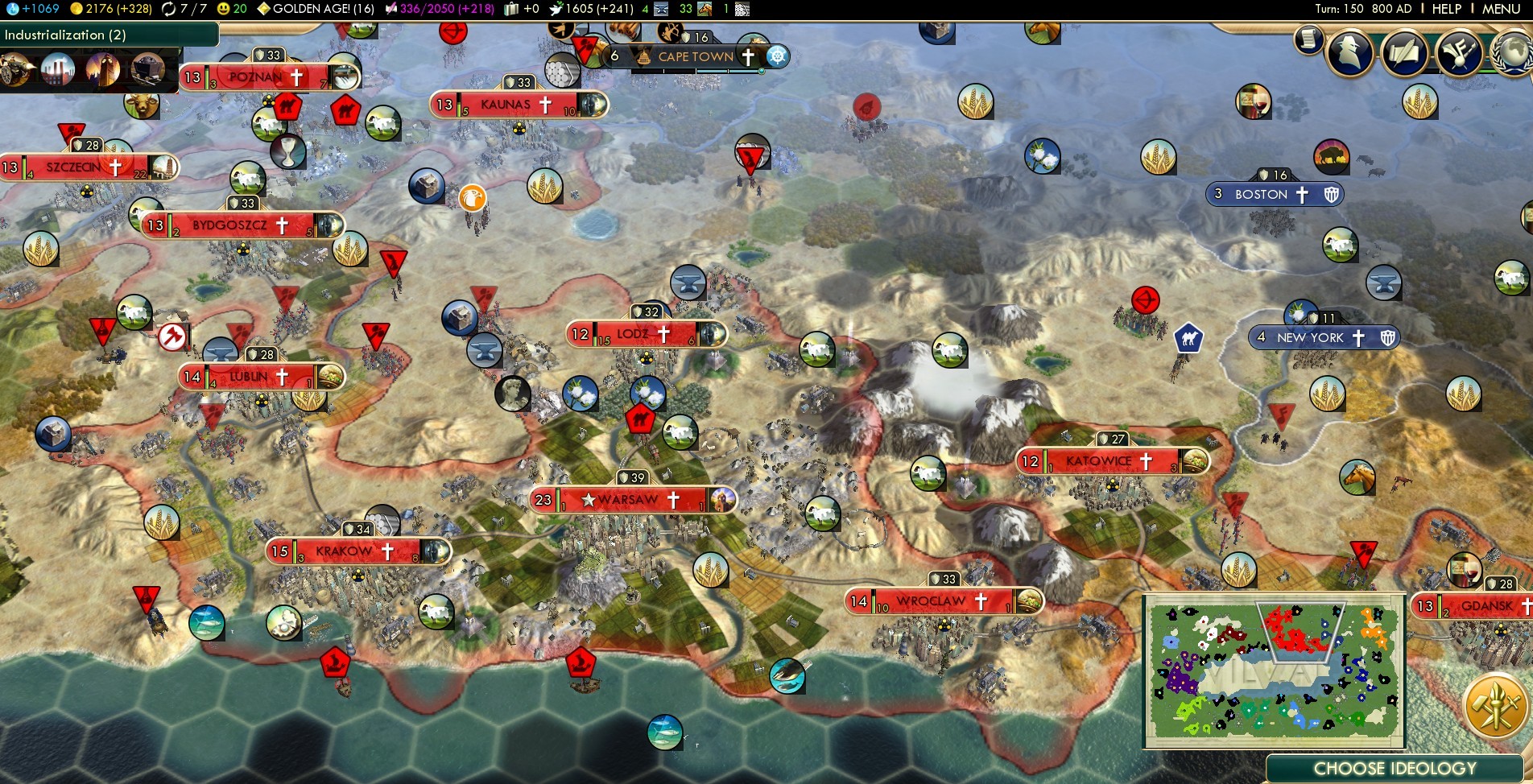Open the HELP Civilopedia link
The image size is (1533, 784).
click(1446, 9)
